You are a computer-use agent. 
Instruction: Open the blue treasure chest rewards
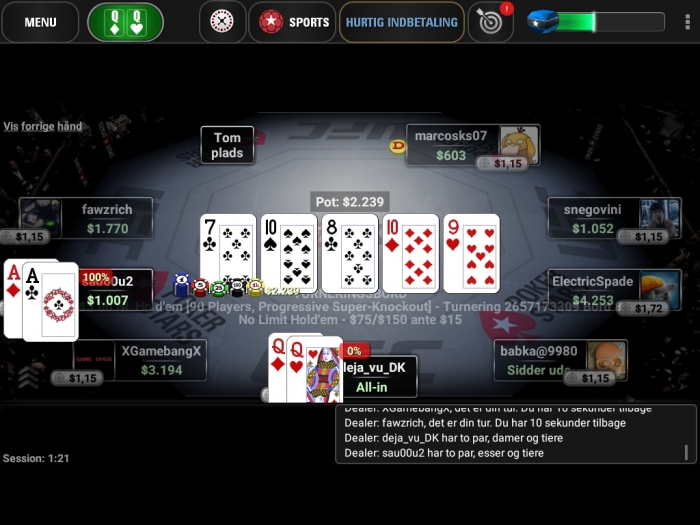pos(543,21)
